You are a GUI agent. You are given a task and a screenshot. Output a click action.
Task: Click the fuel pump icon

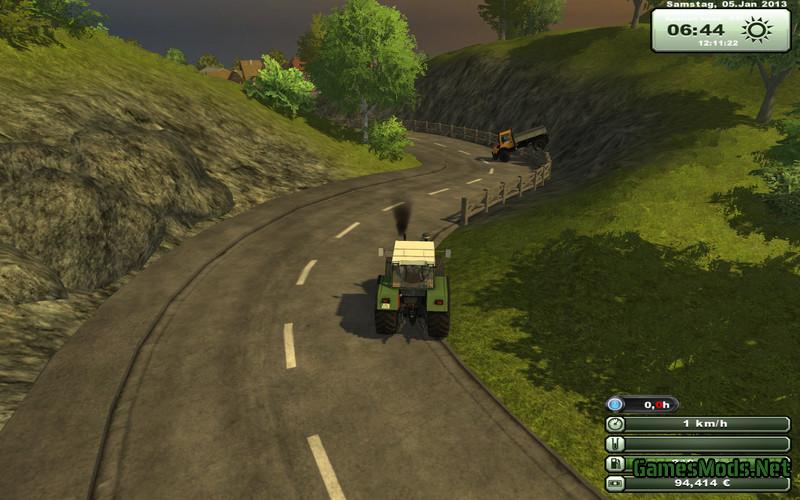coord(617,464)
